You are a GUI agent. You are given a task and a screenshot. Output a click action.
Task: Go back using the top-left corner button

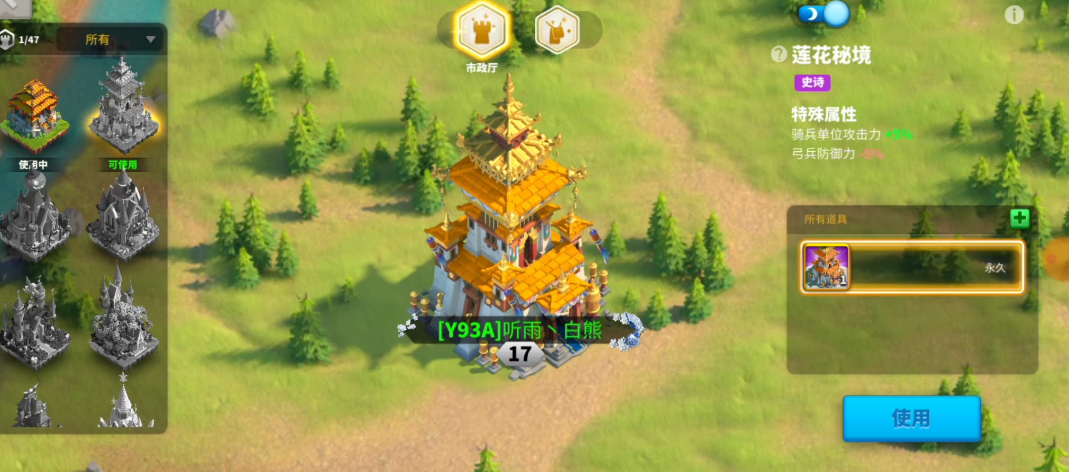click(14, 7)
